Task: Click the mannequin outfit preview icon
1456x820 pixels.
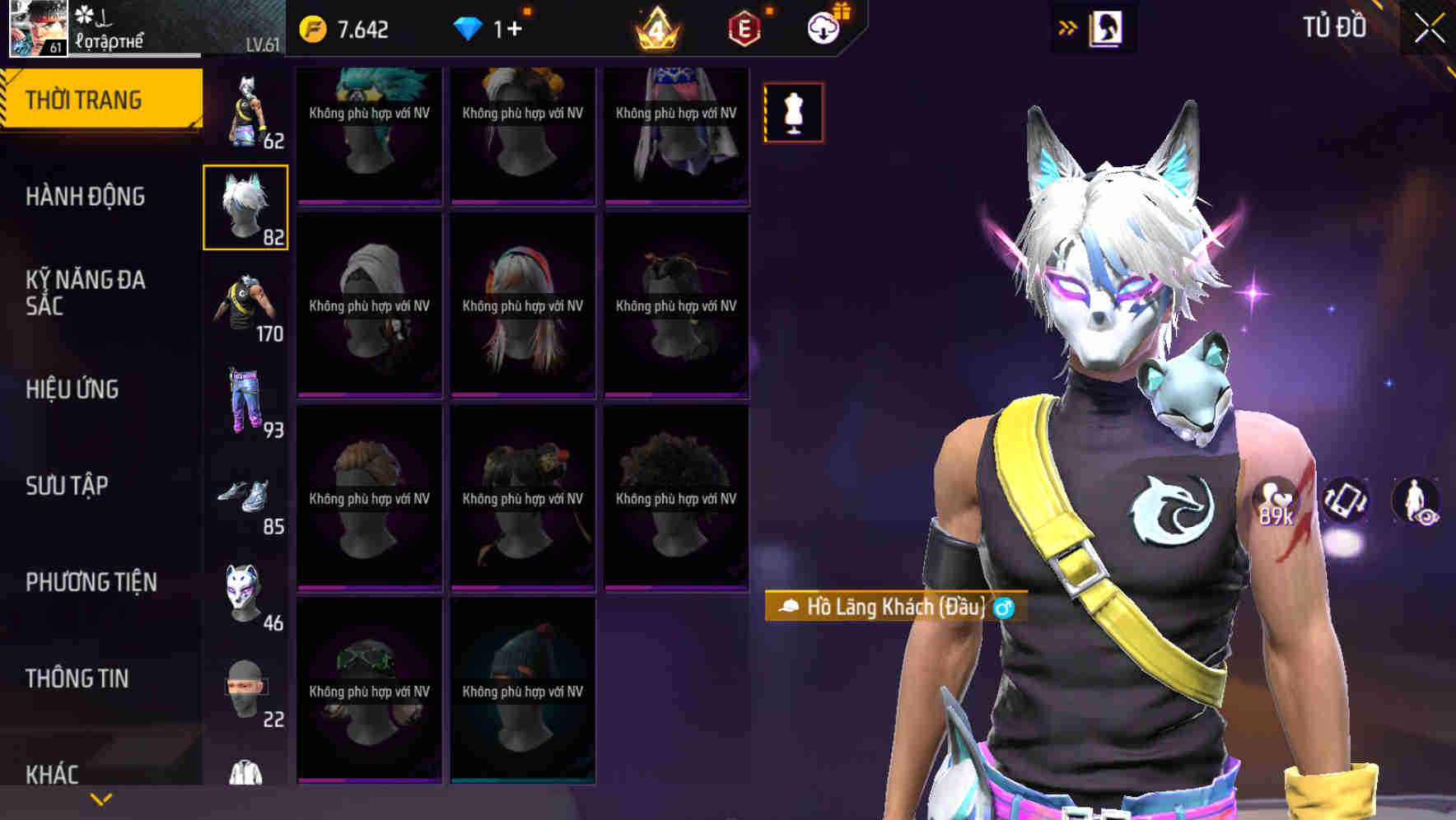Action: [793, 114]
